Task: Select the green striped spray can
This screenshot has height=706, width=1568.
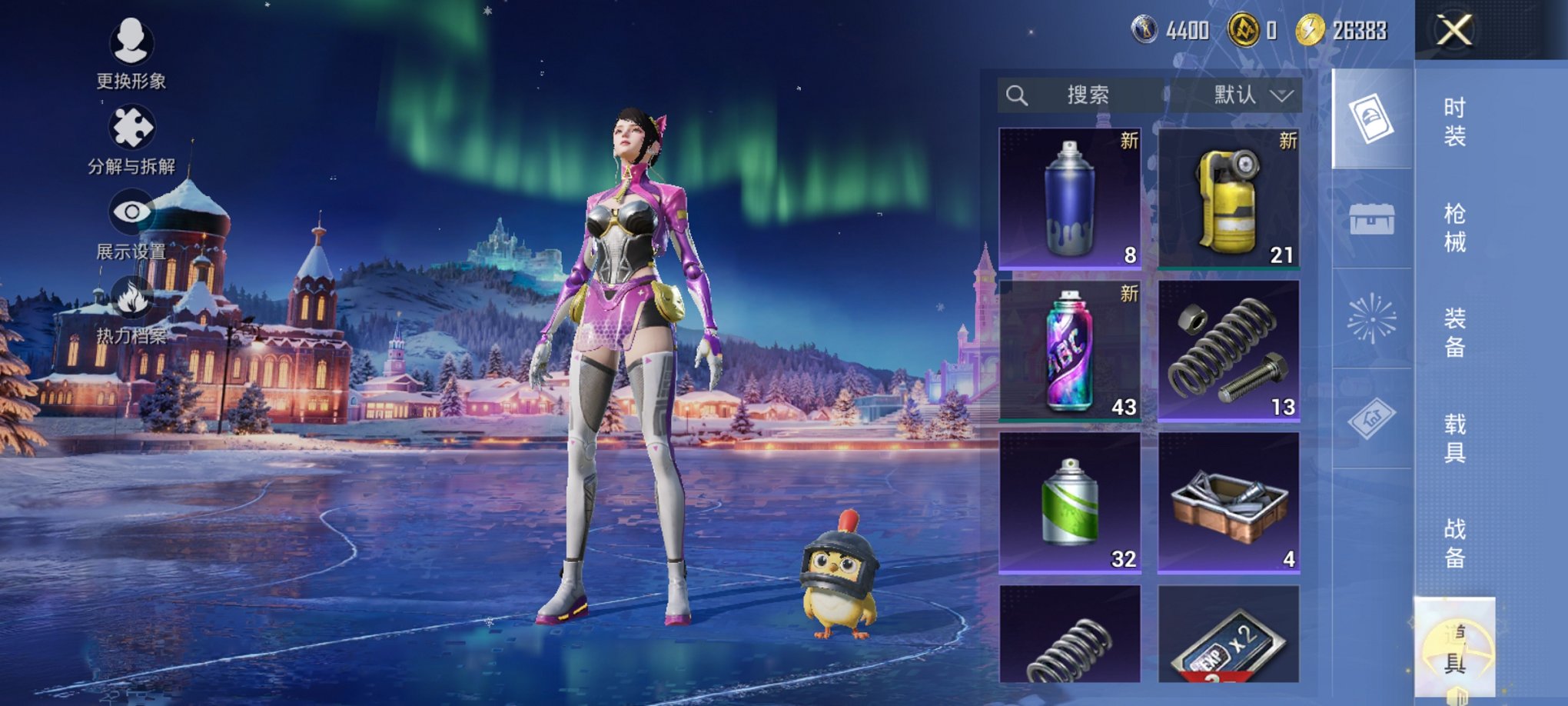Action: coord(1069,503)
